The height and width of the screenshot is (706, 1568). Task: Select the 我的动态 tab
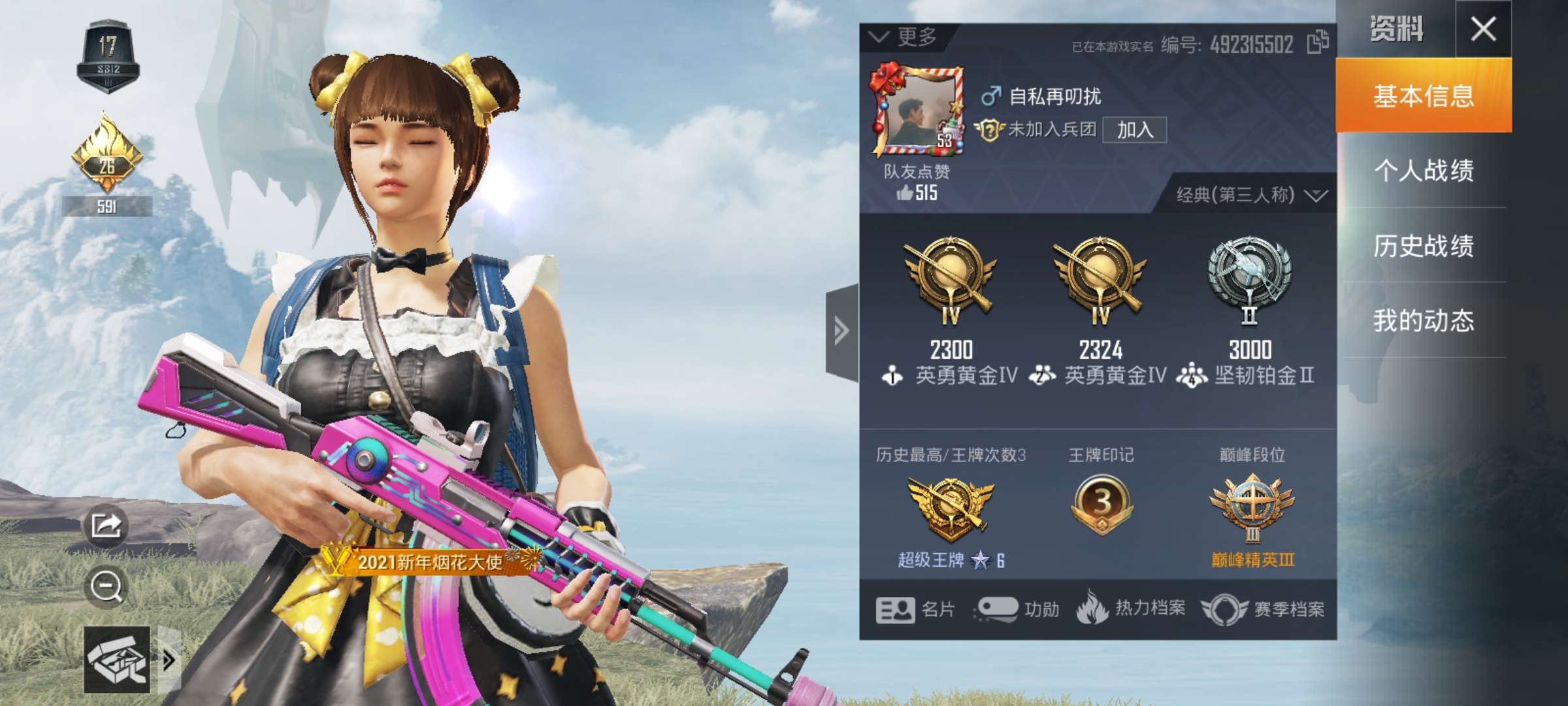[1424, 320]
